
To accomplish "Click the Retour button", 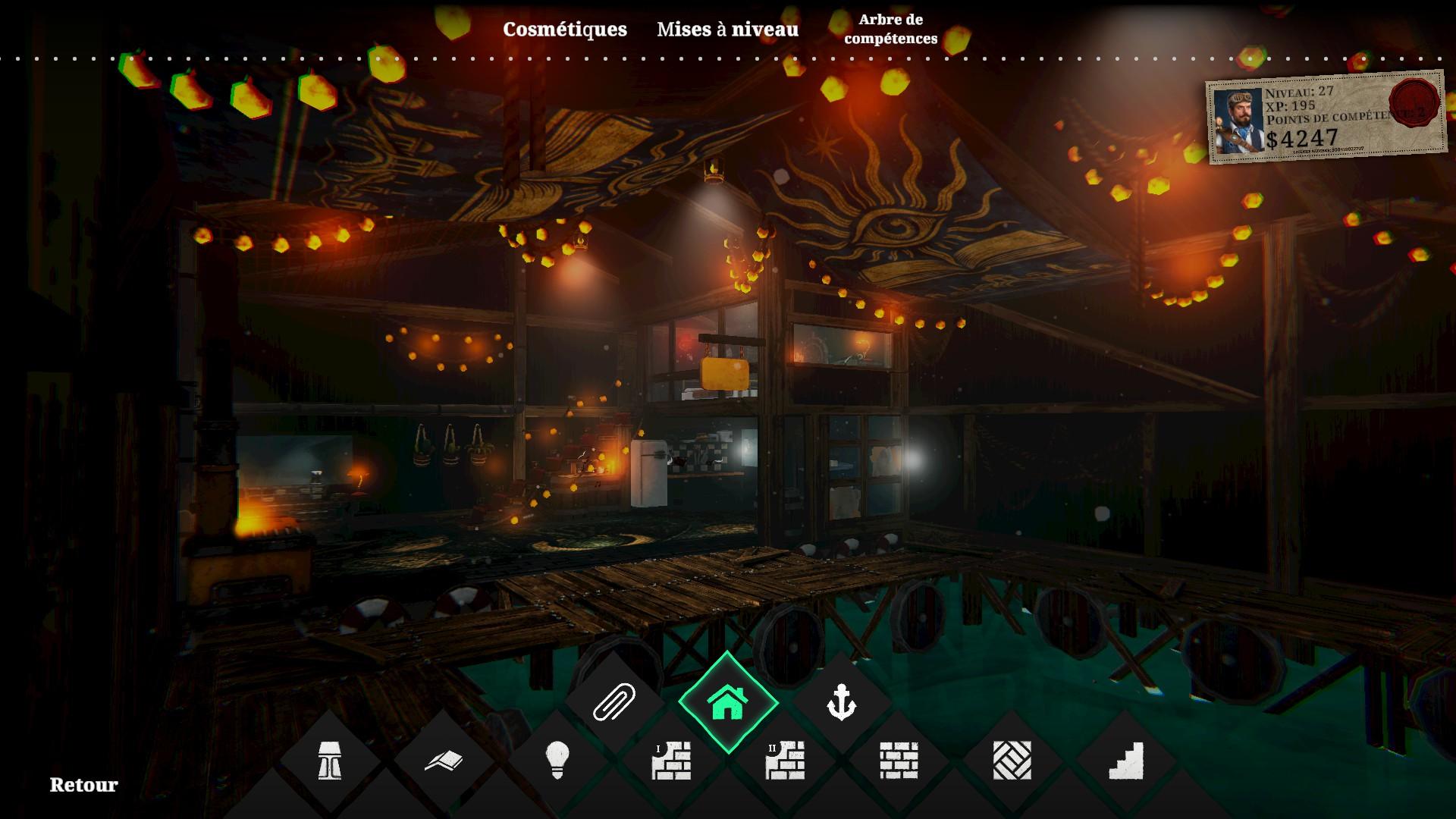I will 83,785.
